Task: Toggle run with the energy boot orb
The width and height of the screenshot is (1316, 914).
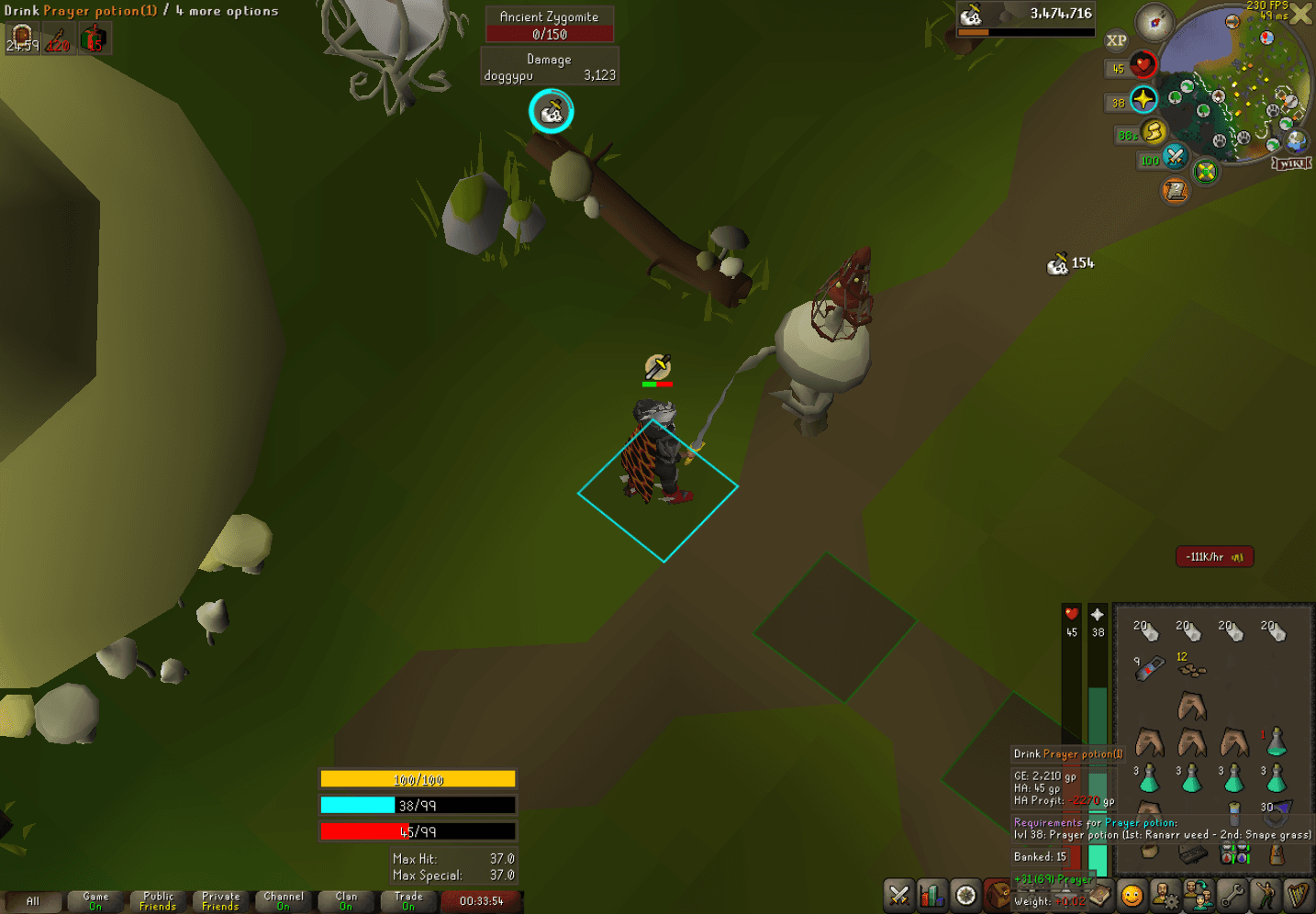Action: [1154, 133]
